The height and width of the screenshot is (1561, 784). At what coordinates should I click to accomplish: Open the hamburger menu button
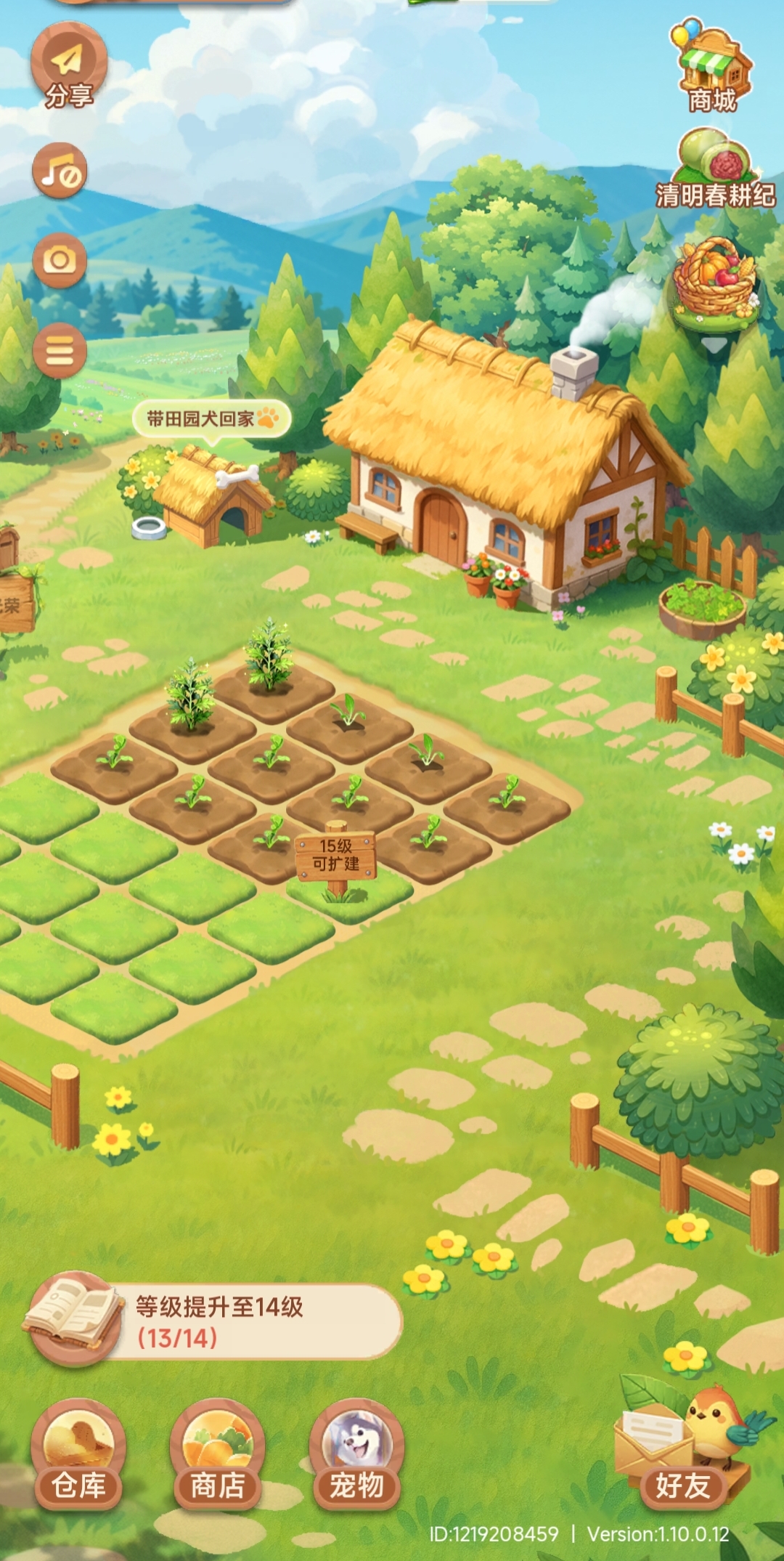tap(60, 352)
